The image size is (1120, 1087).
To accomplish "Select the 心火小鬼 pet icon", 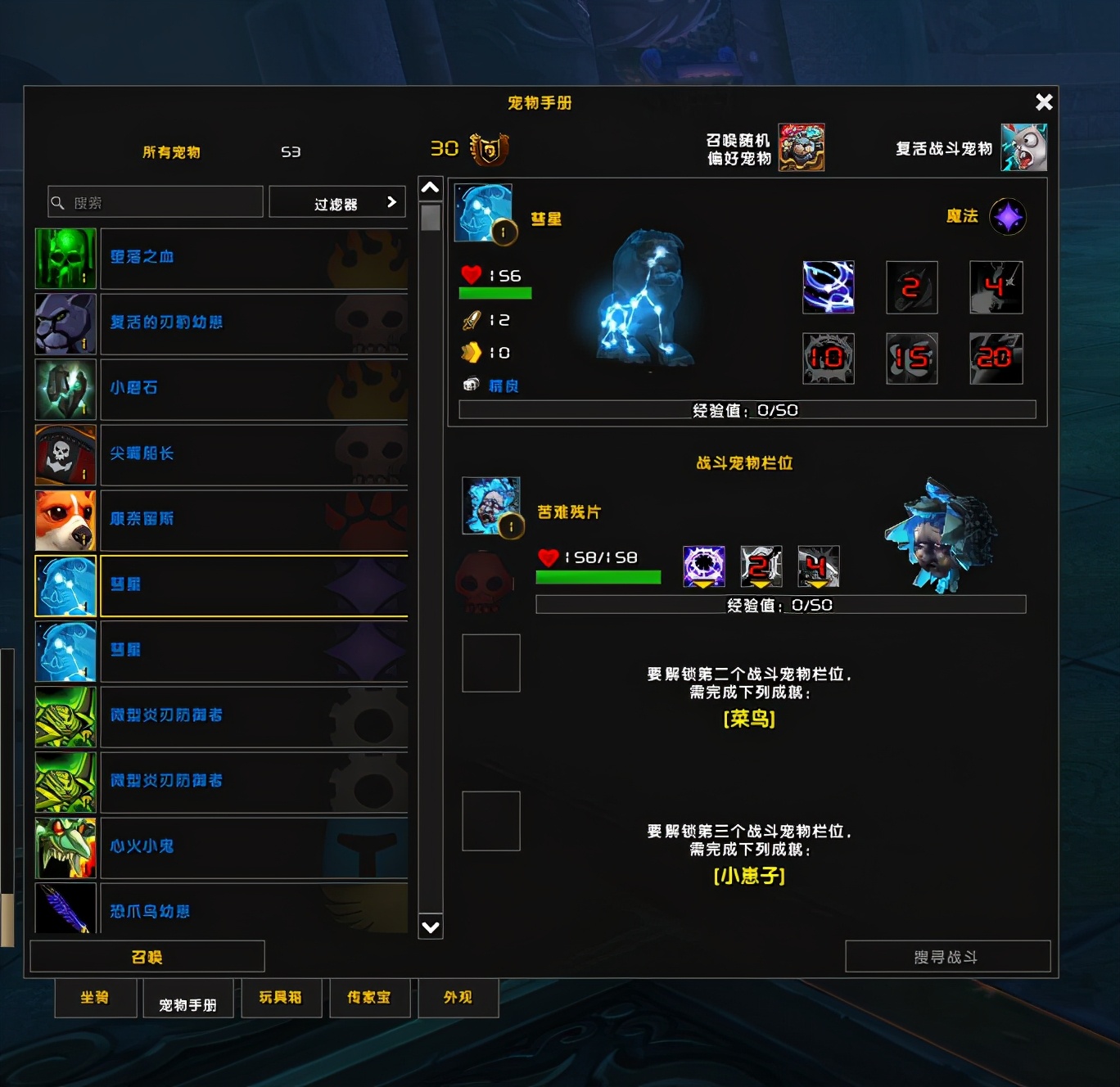I will (65, 847).
